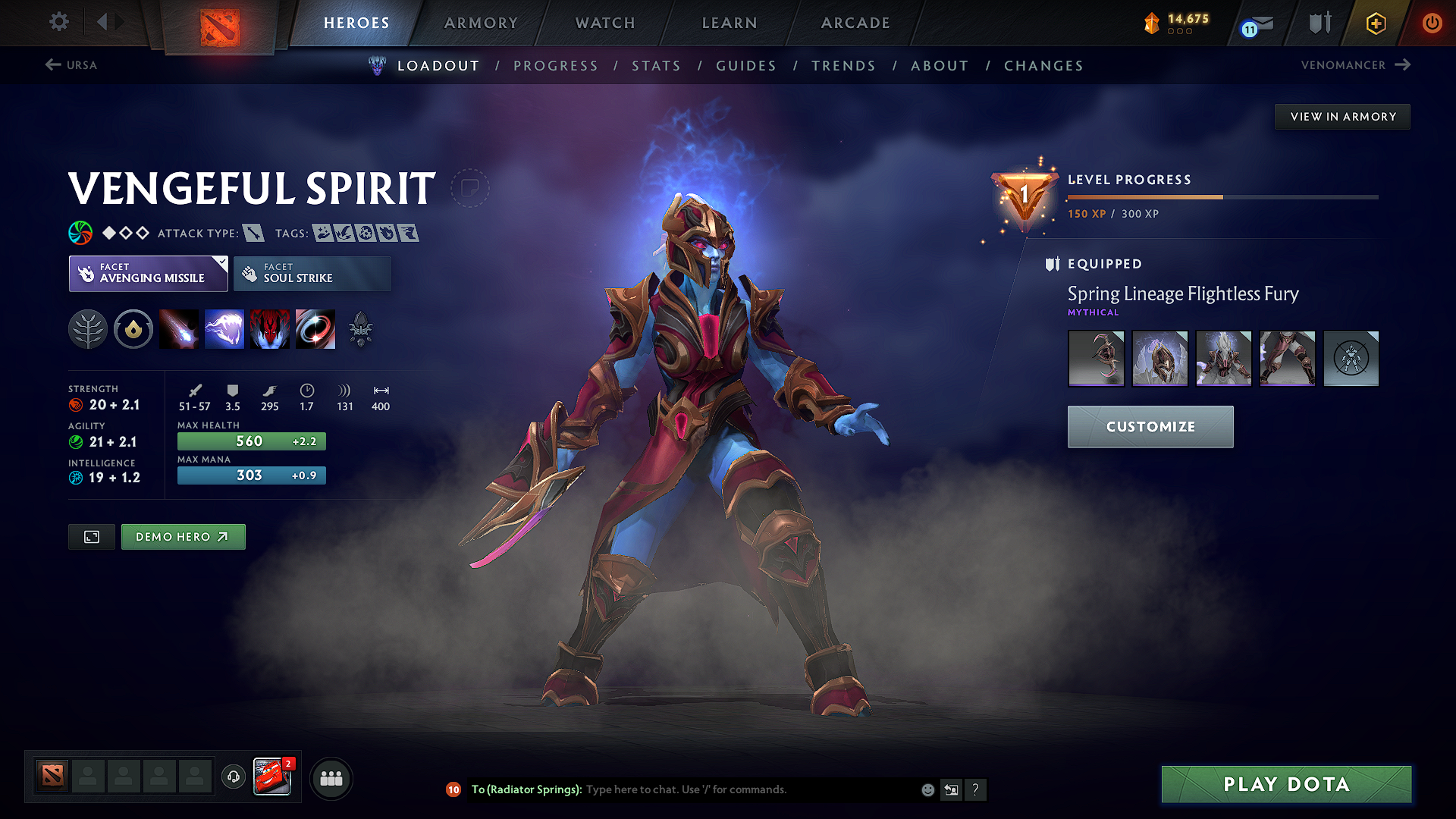
Task: Select the Avenging Missile facet
Action: pyautogui.click(x=148, y=273)
